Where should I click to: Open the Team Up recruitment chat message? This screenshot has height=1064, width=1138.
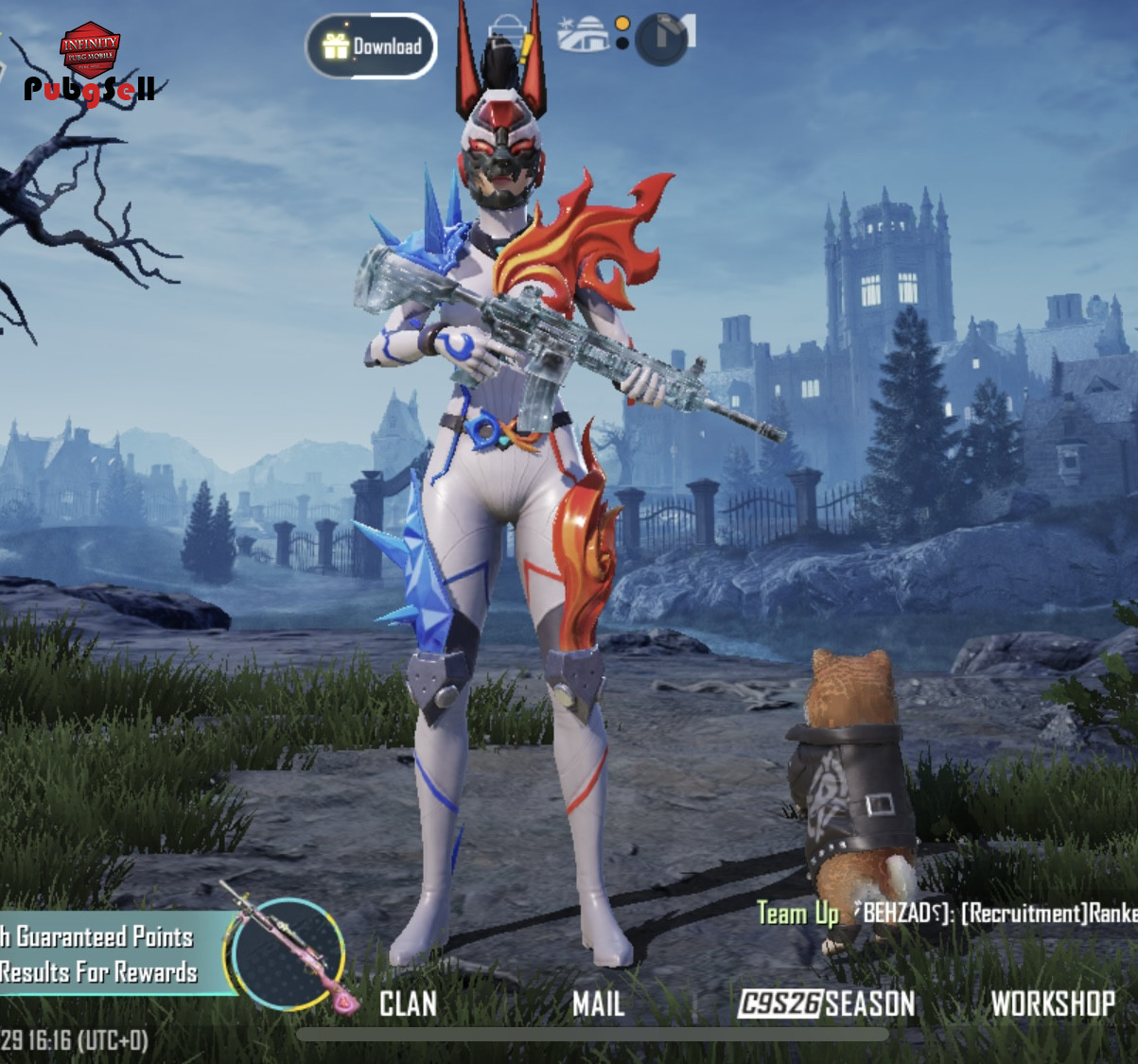pyautogui.click(x=946, y=914)
